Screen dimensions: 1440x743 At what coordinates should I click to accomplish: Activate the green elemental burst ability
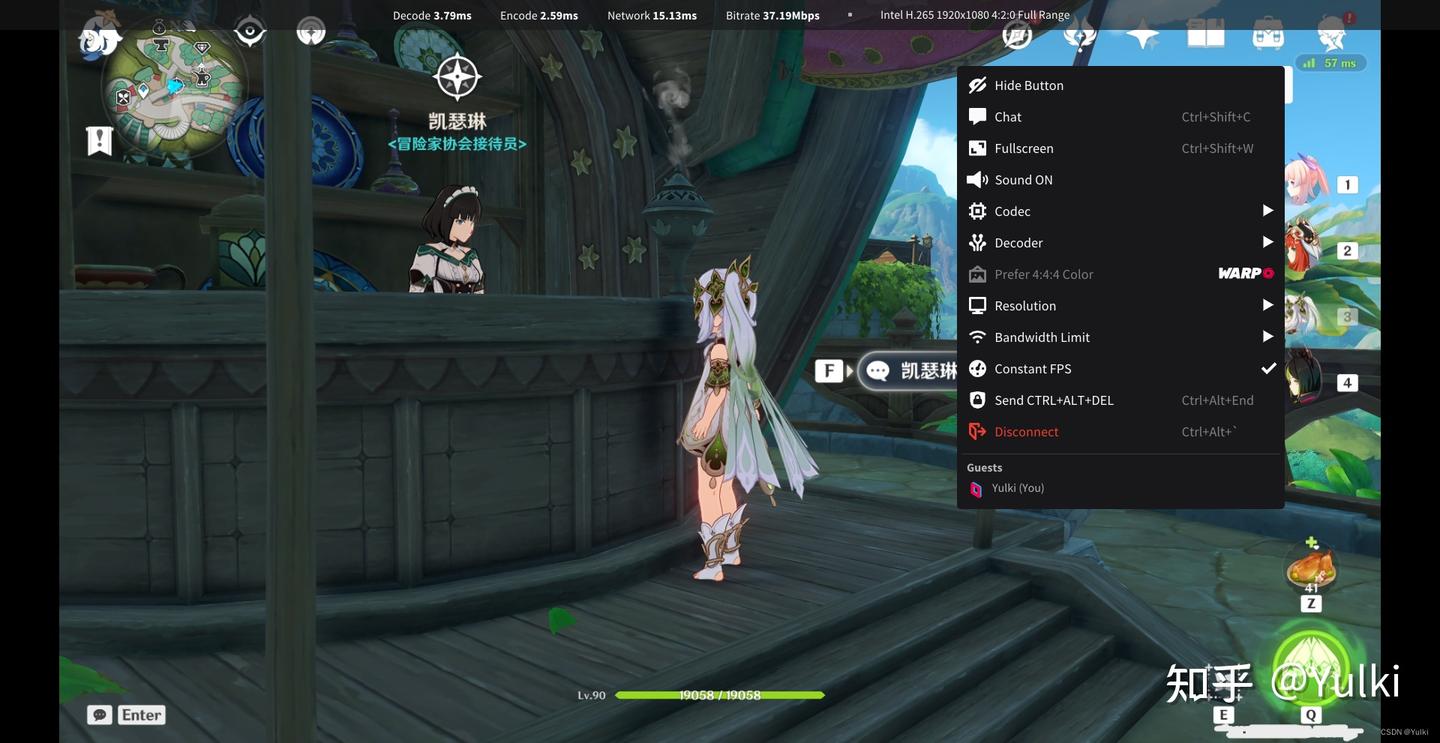(1311, 667)
